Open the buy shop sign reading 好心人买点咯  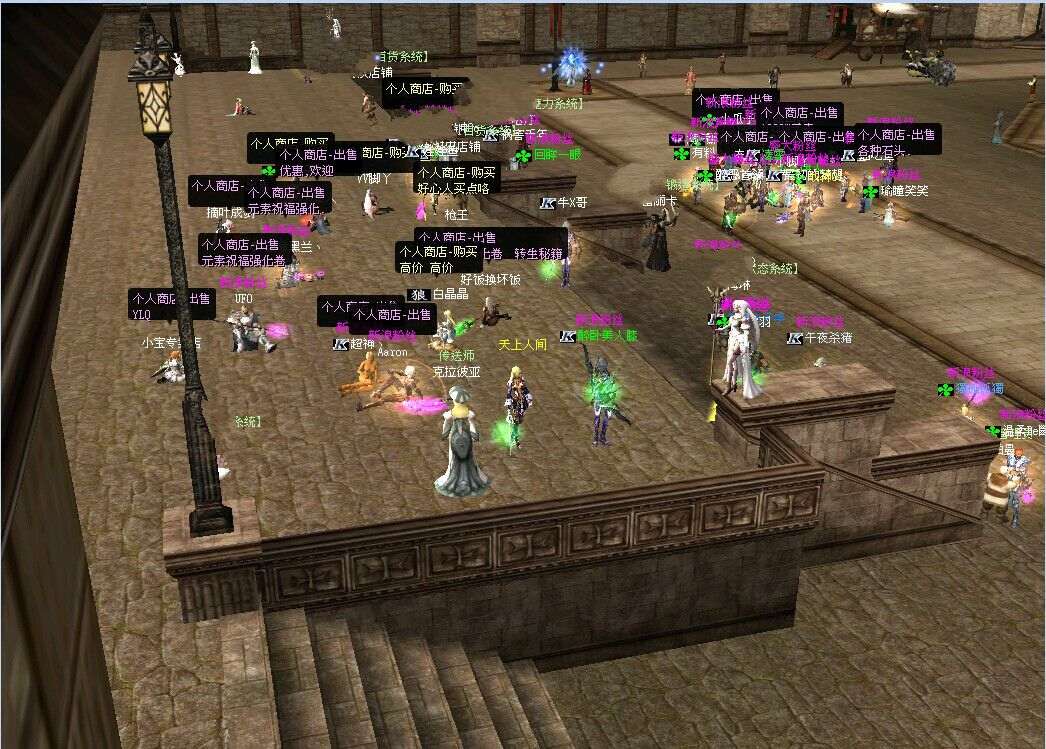(456, 179)
